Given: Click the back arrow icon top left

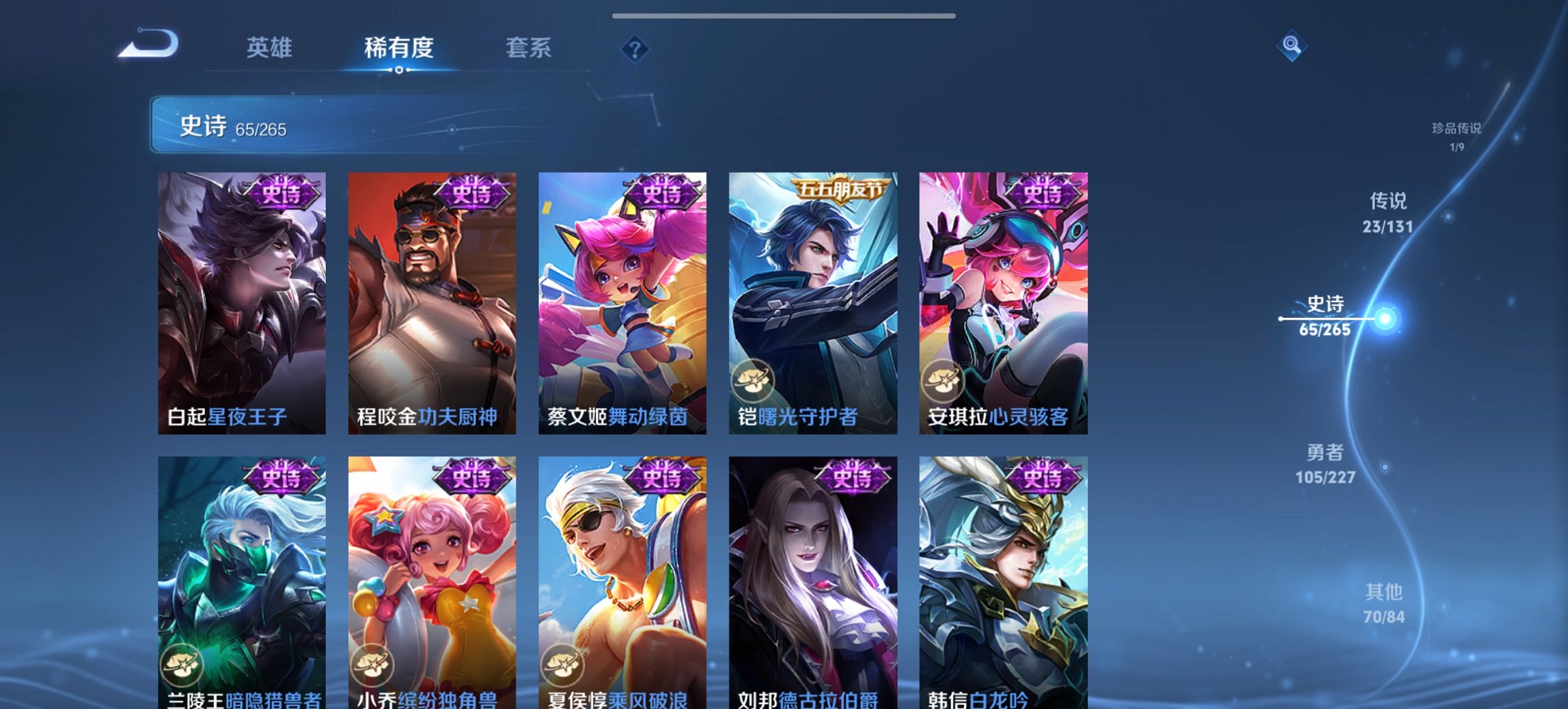Looking at the screenshot, I should (x=149, y=45).
